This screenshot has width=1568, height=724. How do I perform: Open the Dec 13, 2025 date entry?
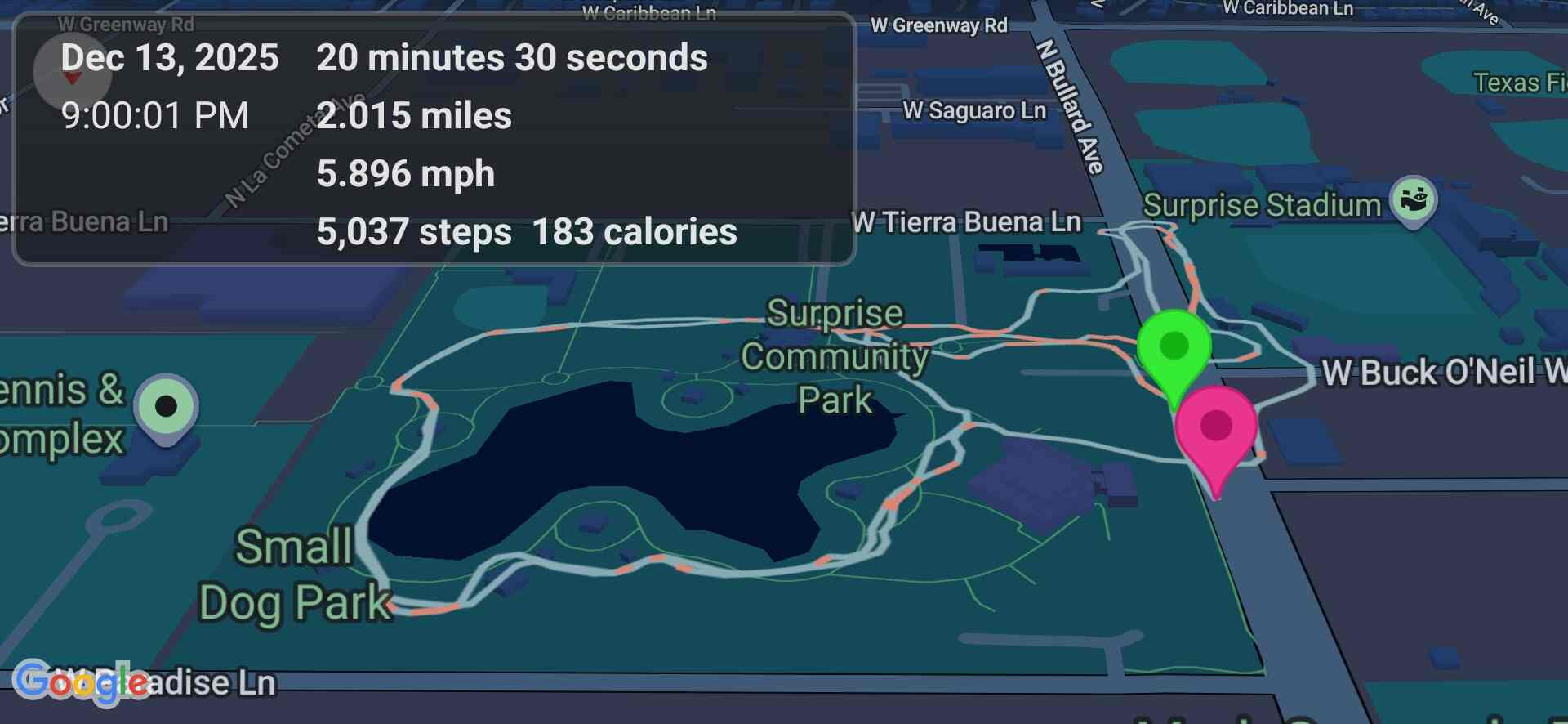(x=169, y=57)
